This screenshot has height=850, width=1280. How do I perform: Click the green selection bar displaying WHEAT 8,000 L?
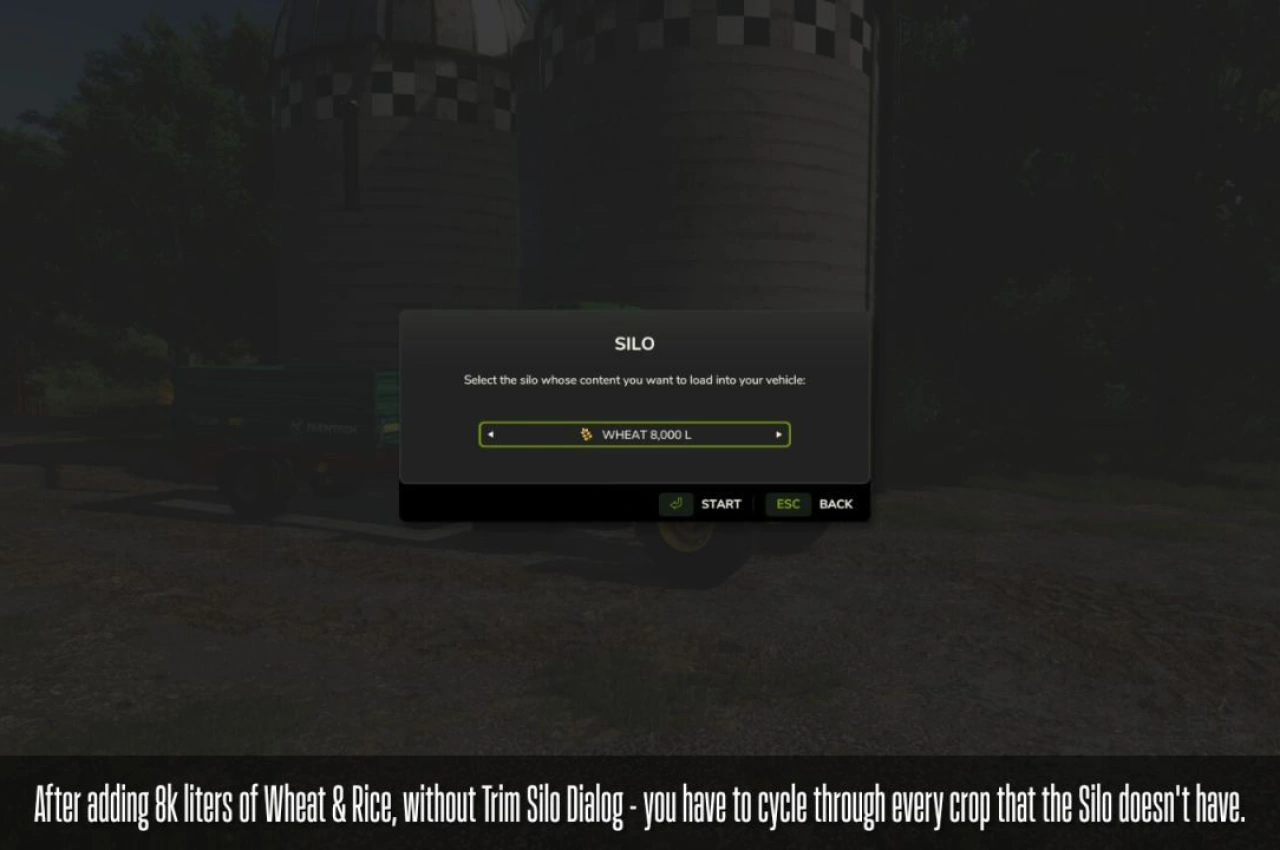[634, 434]
